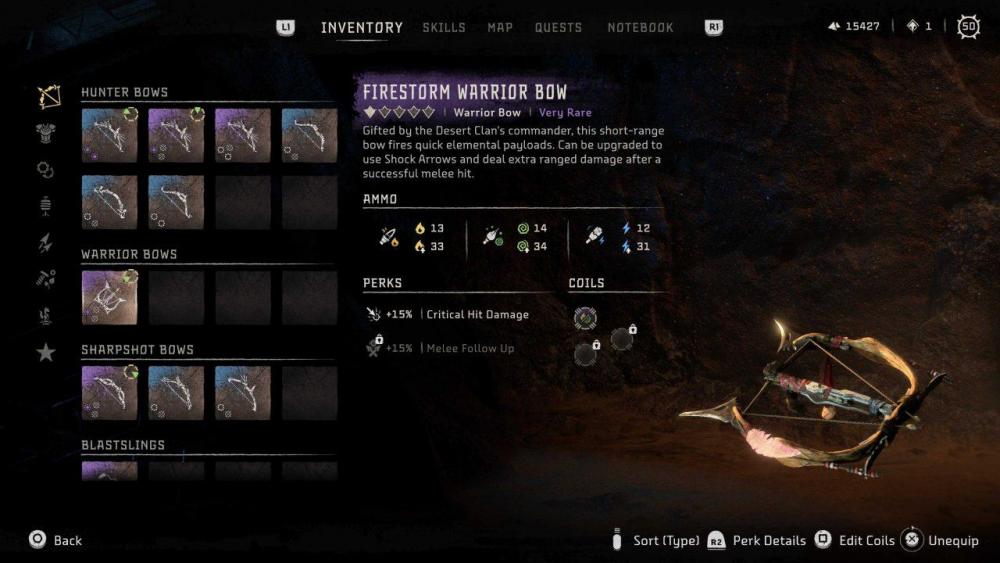Screen dimensions: 1000x563
Task: Choose the purple Sharpshot bow slot
Action: tap(109, 392)
